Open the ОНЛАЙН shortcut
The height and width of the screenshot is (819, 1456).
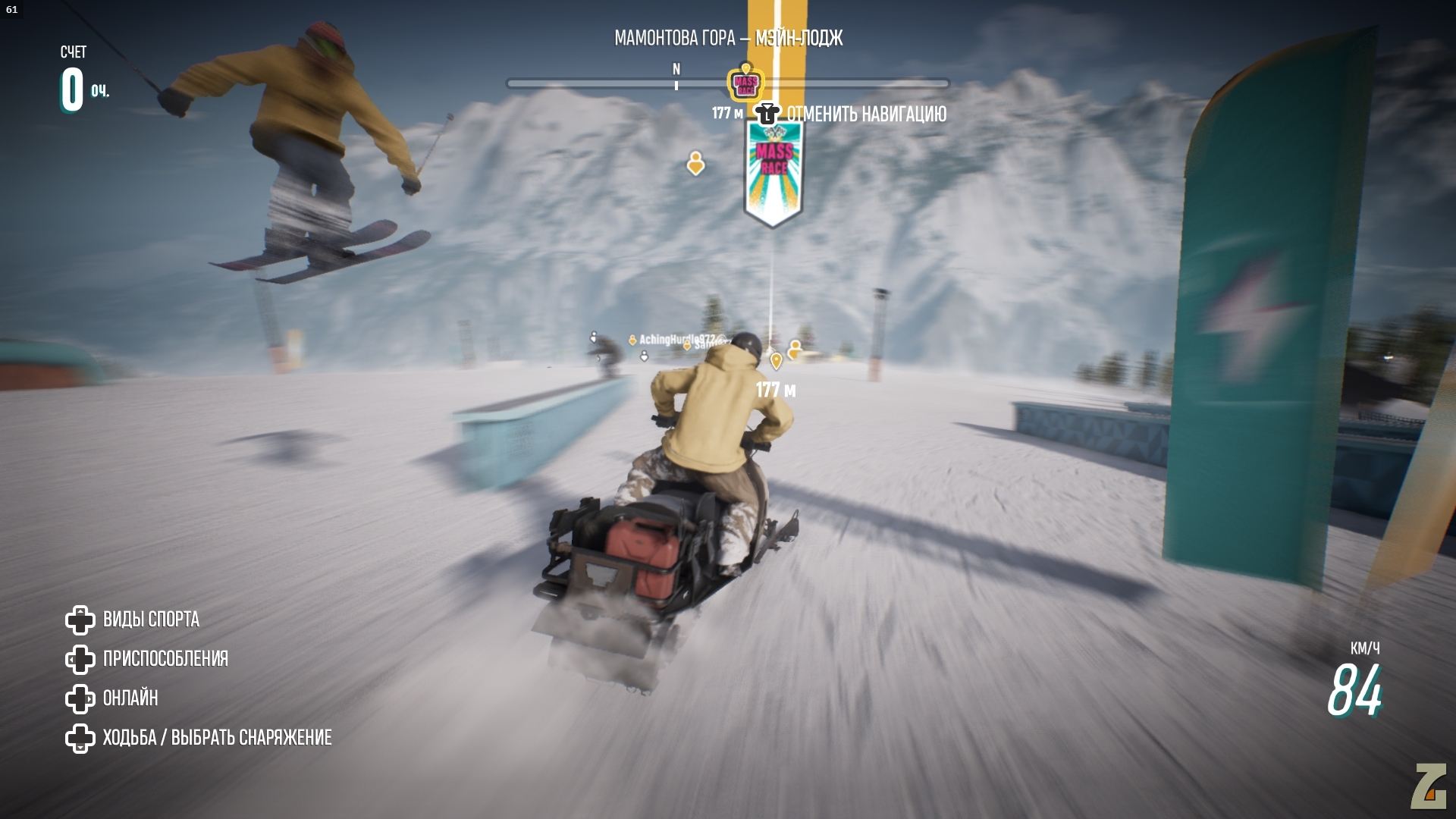(130, 698)
